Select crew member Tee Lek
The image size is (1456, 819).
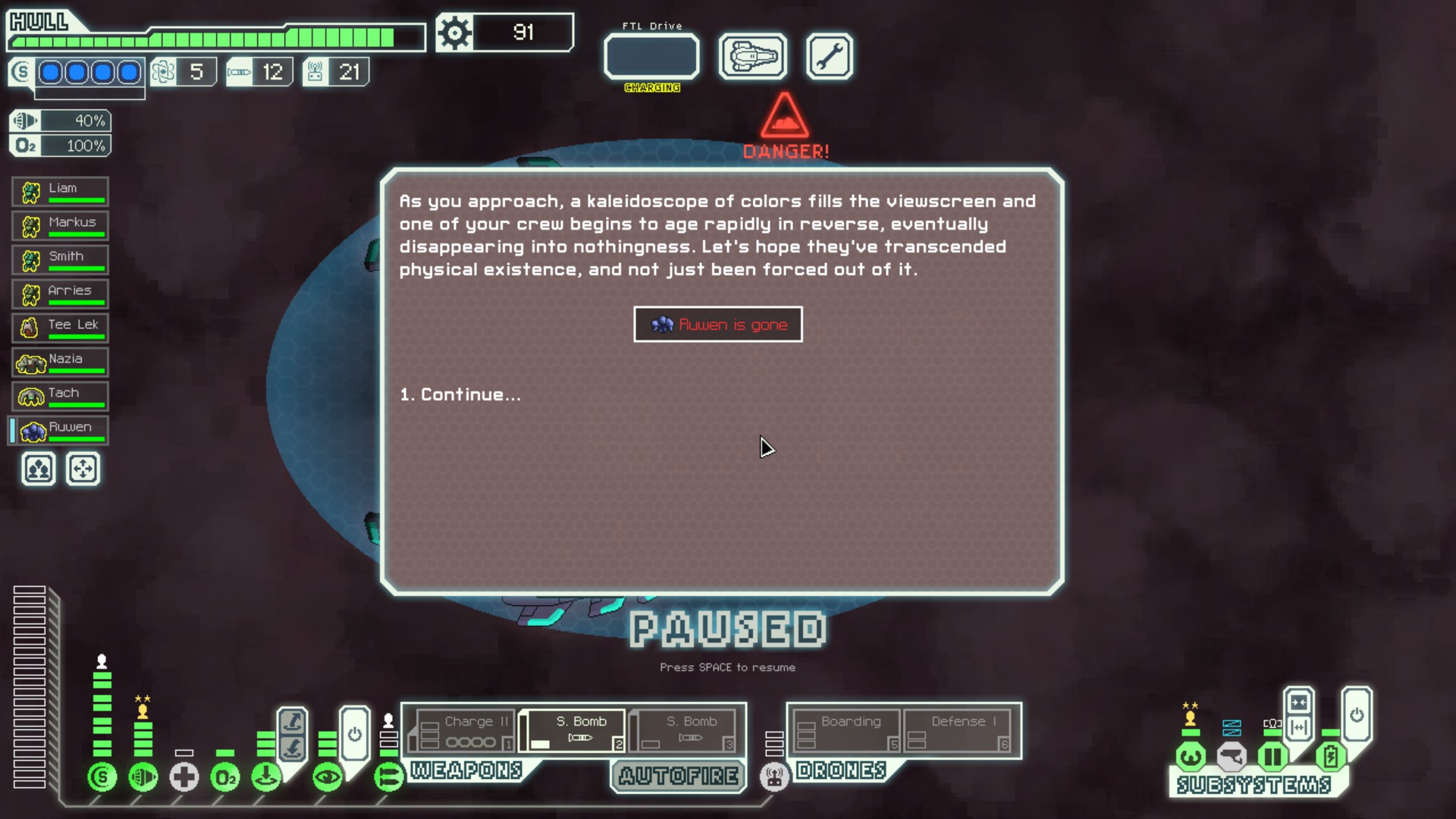[x=61, y=328]
